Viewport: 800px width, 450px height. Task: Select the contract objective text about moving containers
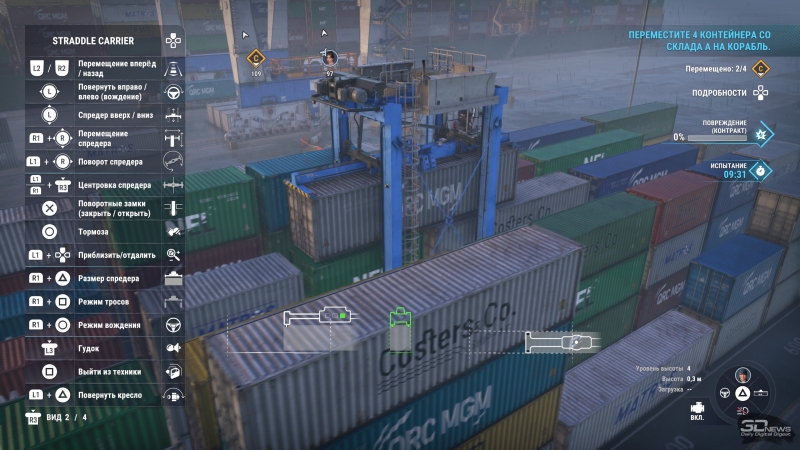(x=698, y=40)
